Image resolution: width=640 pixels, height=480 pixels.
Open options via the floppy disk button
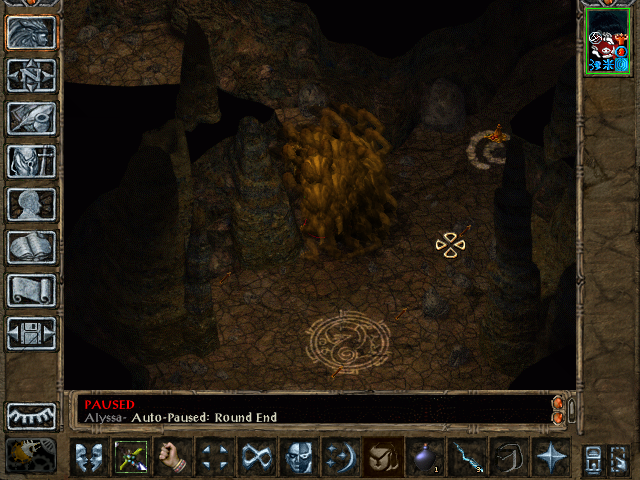(32, 333)
